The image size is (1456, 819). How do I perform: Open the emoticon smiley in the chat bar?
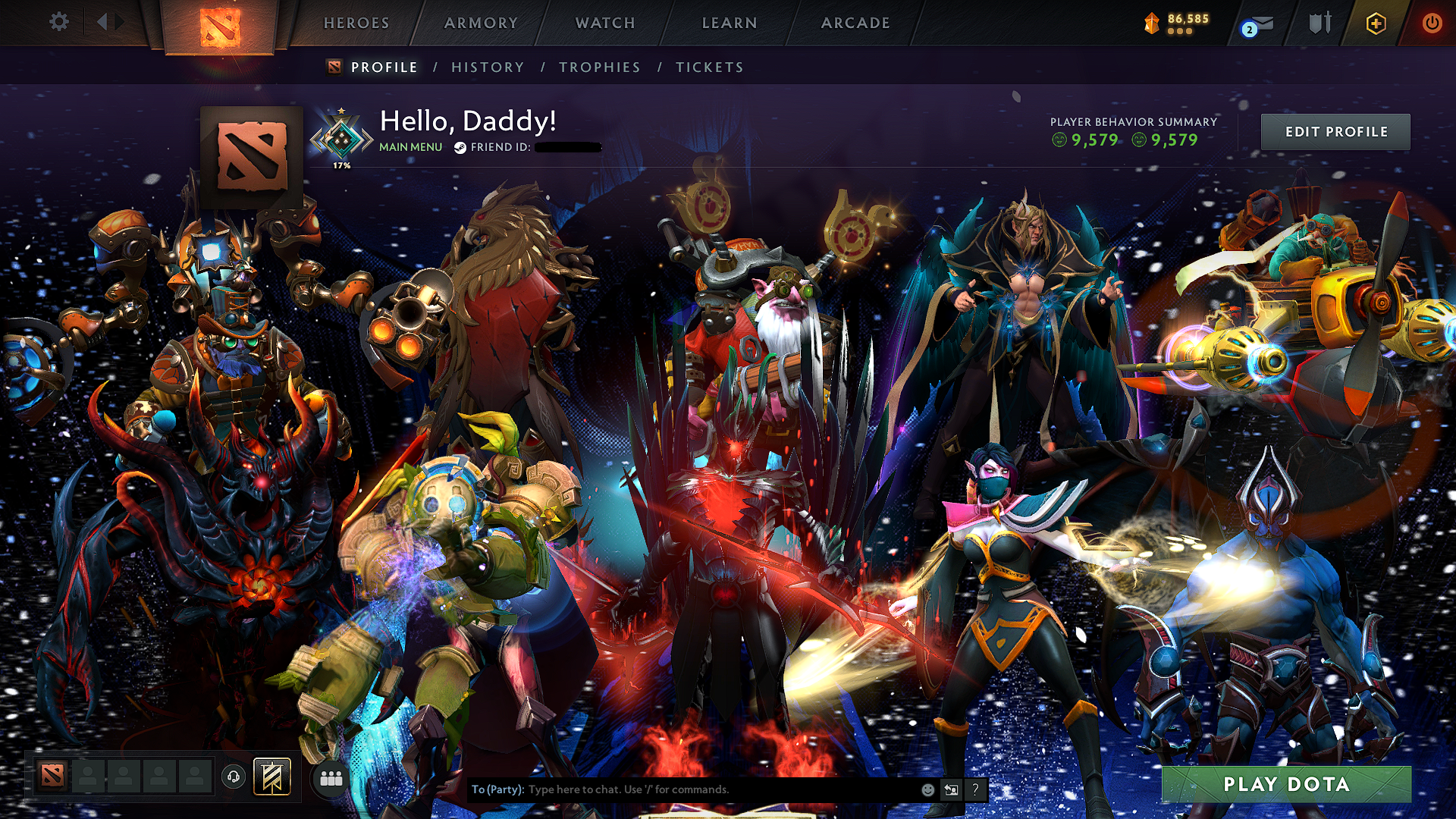929,789
